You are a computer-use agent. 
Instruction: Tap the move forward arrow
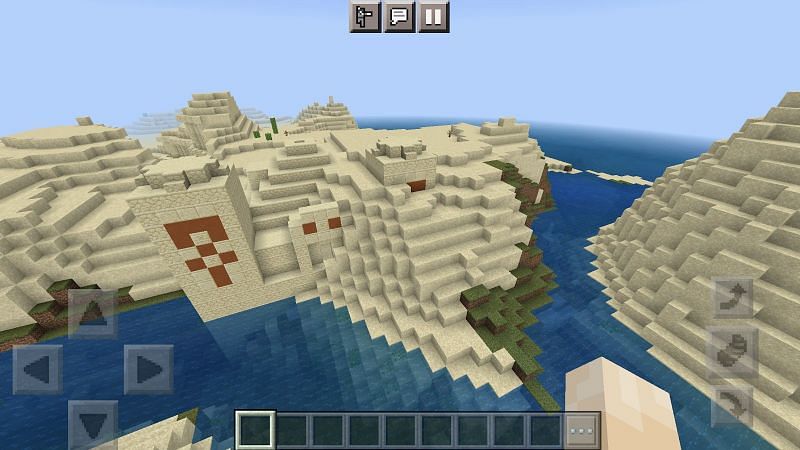[91, 312]
